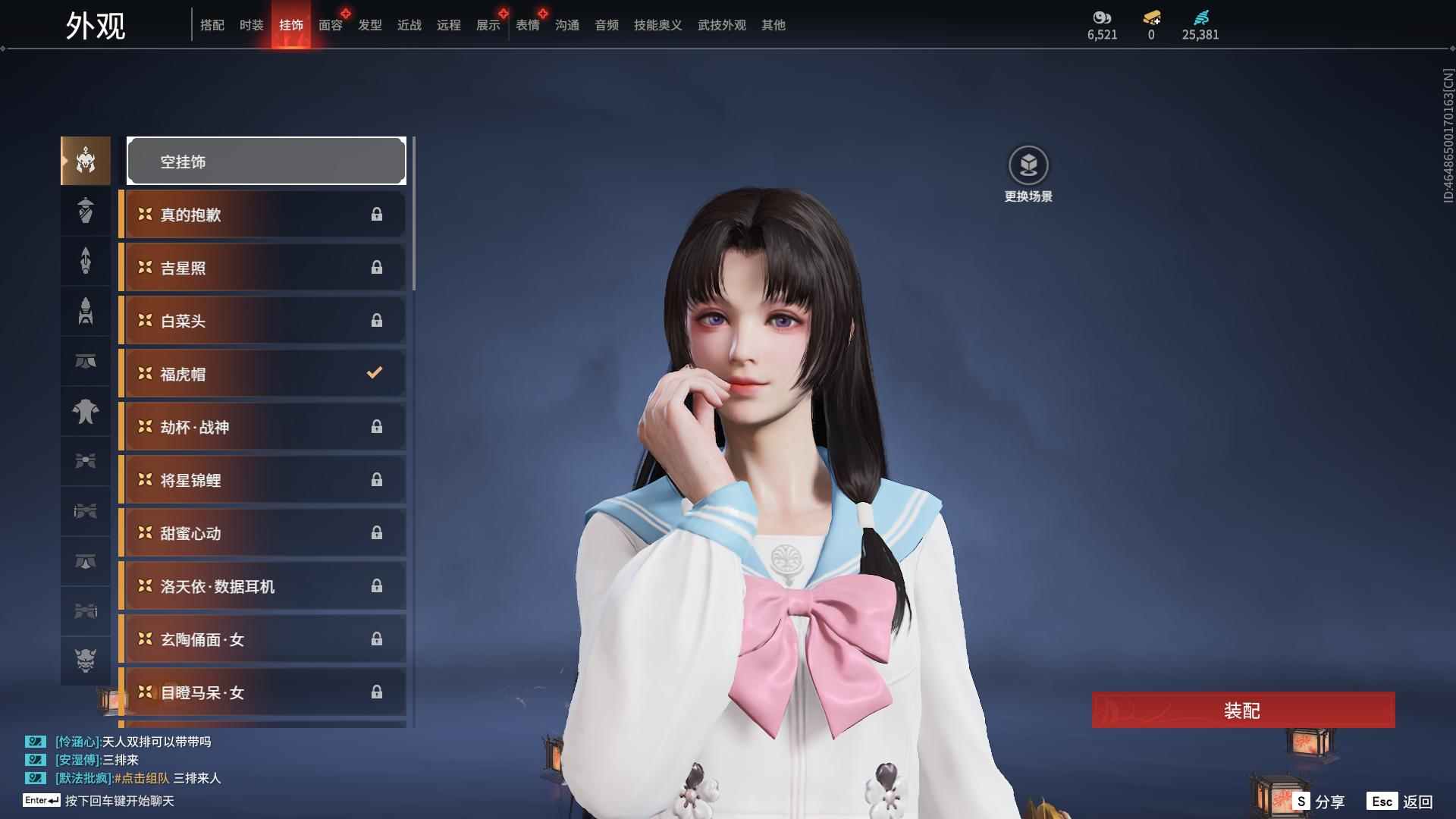Open the 时装 fashion menu item
1456x819 pixels.
point(253,25)
